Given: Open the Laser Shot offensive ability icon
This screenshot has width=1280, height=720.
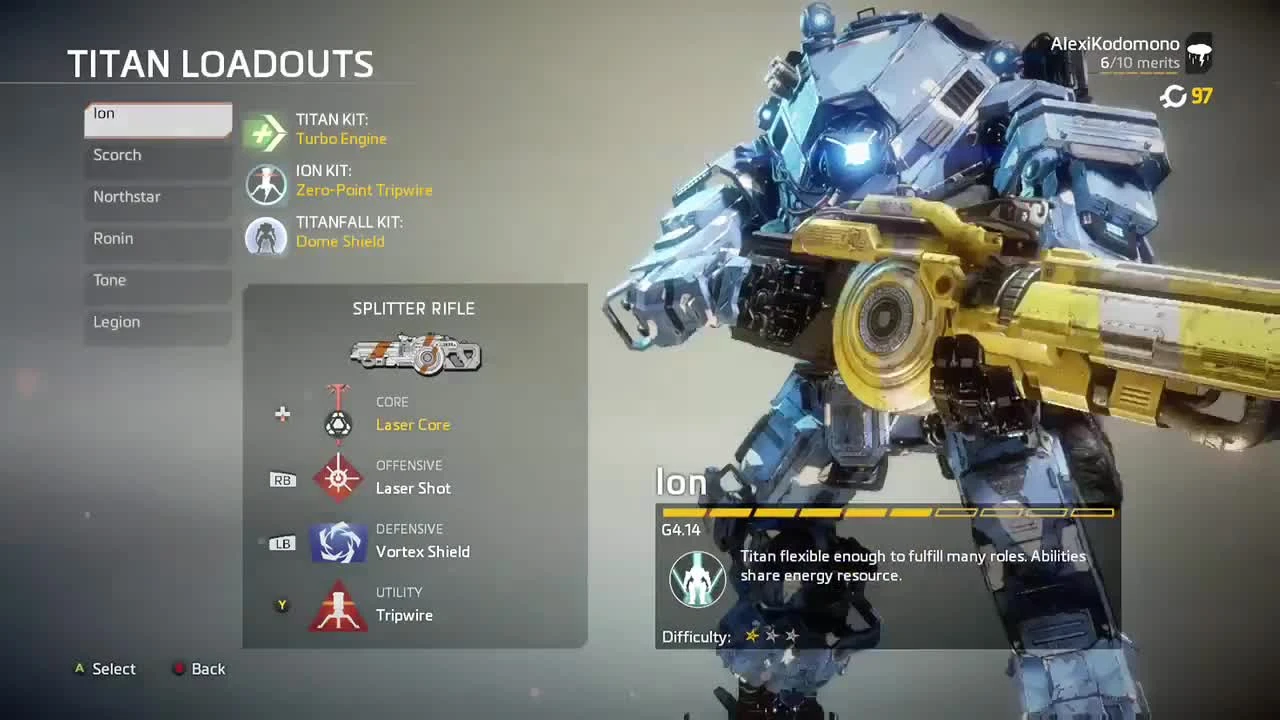Looking at the screenshot, I should click(339, 478).
